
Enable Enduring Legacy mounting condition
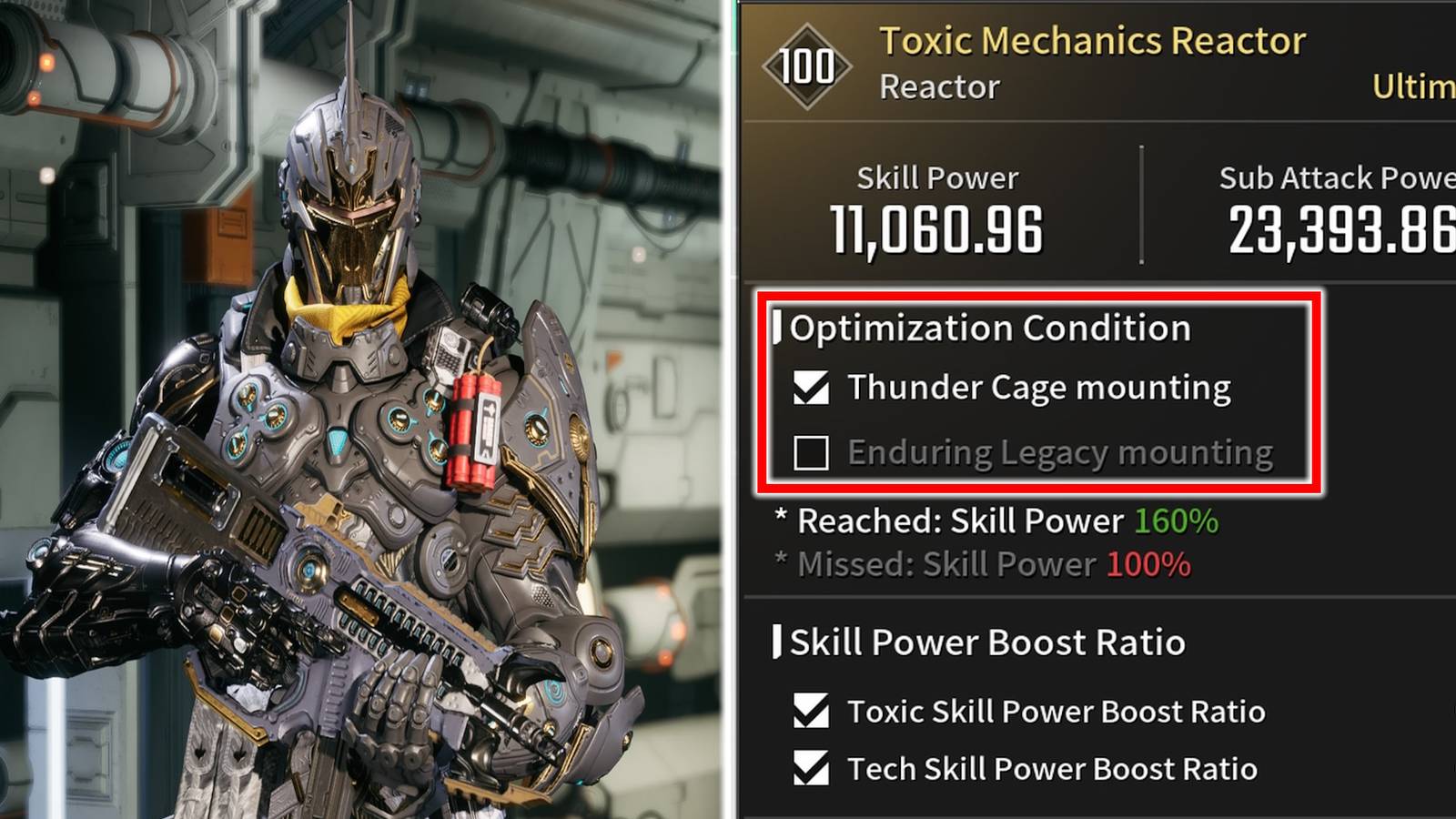coord(811,452)
